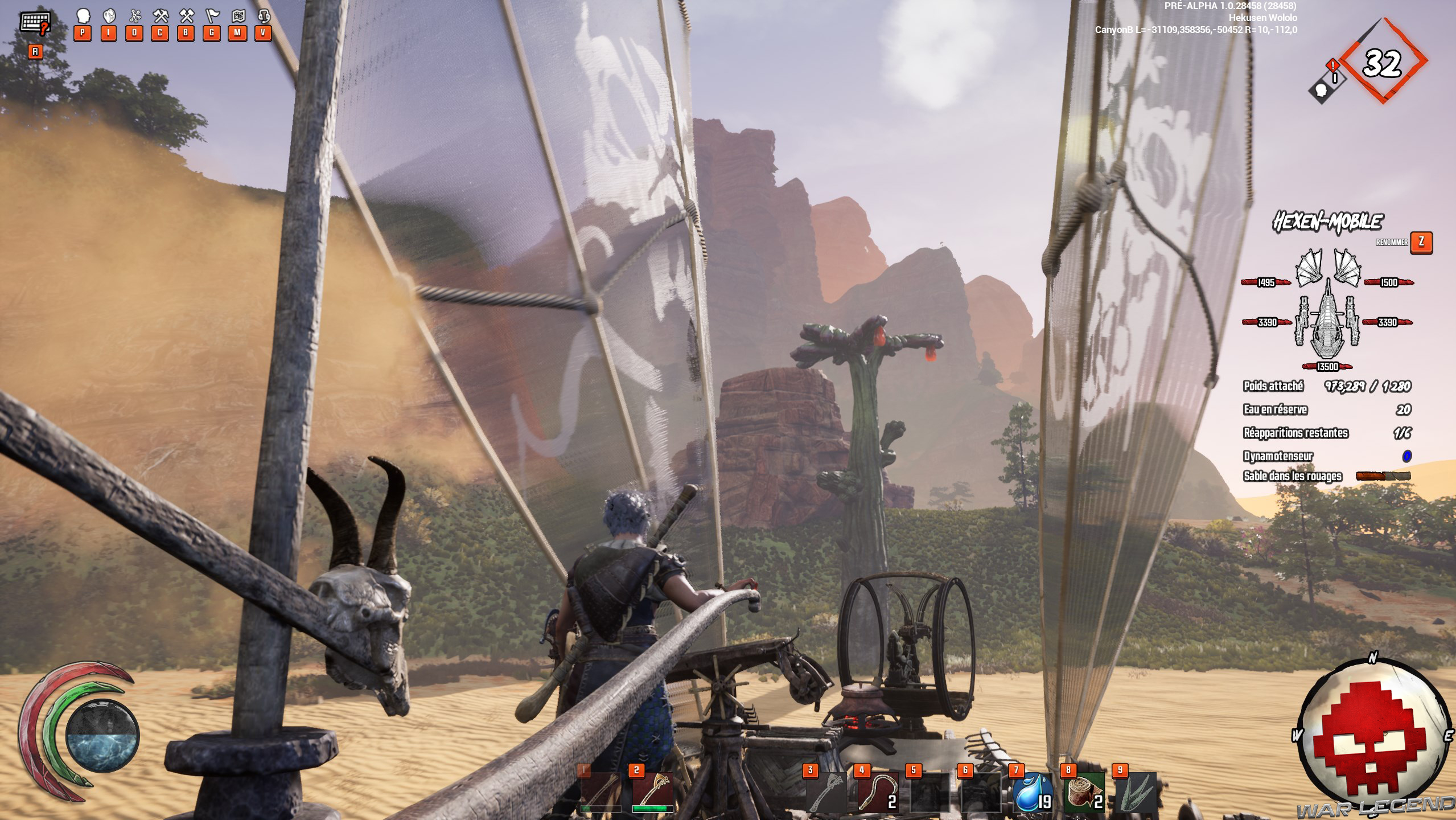Use the water droplet in slot 7
Image resolution: width=1456 pixels, height=820 pixels.
coord(1033,792)
